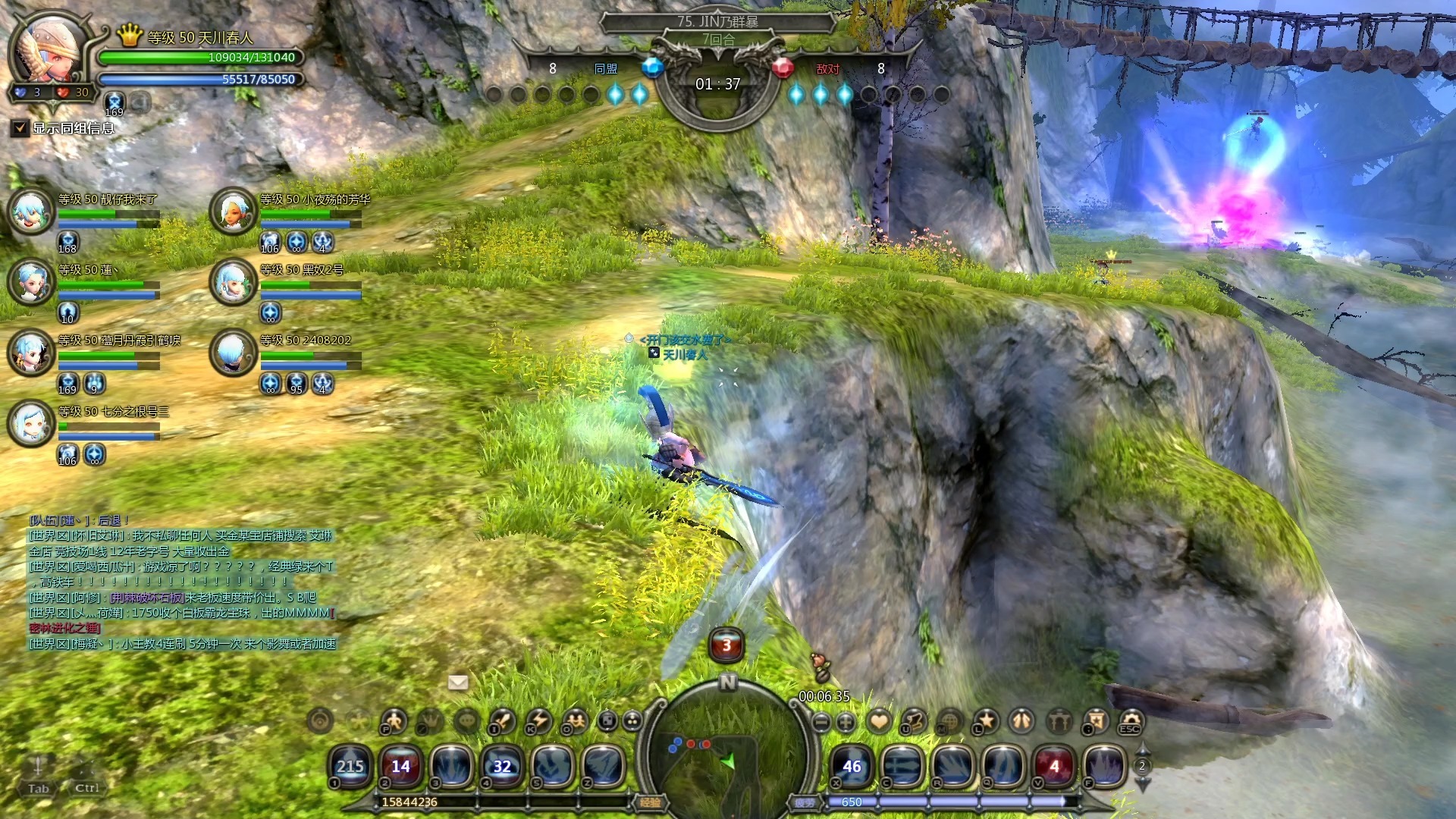Viewport: 1456px width, 819px height.
Task: Activate the crystal spikes skill on F
Action: coord(1104,766)
